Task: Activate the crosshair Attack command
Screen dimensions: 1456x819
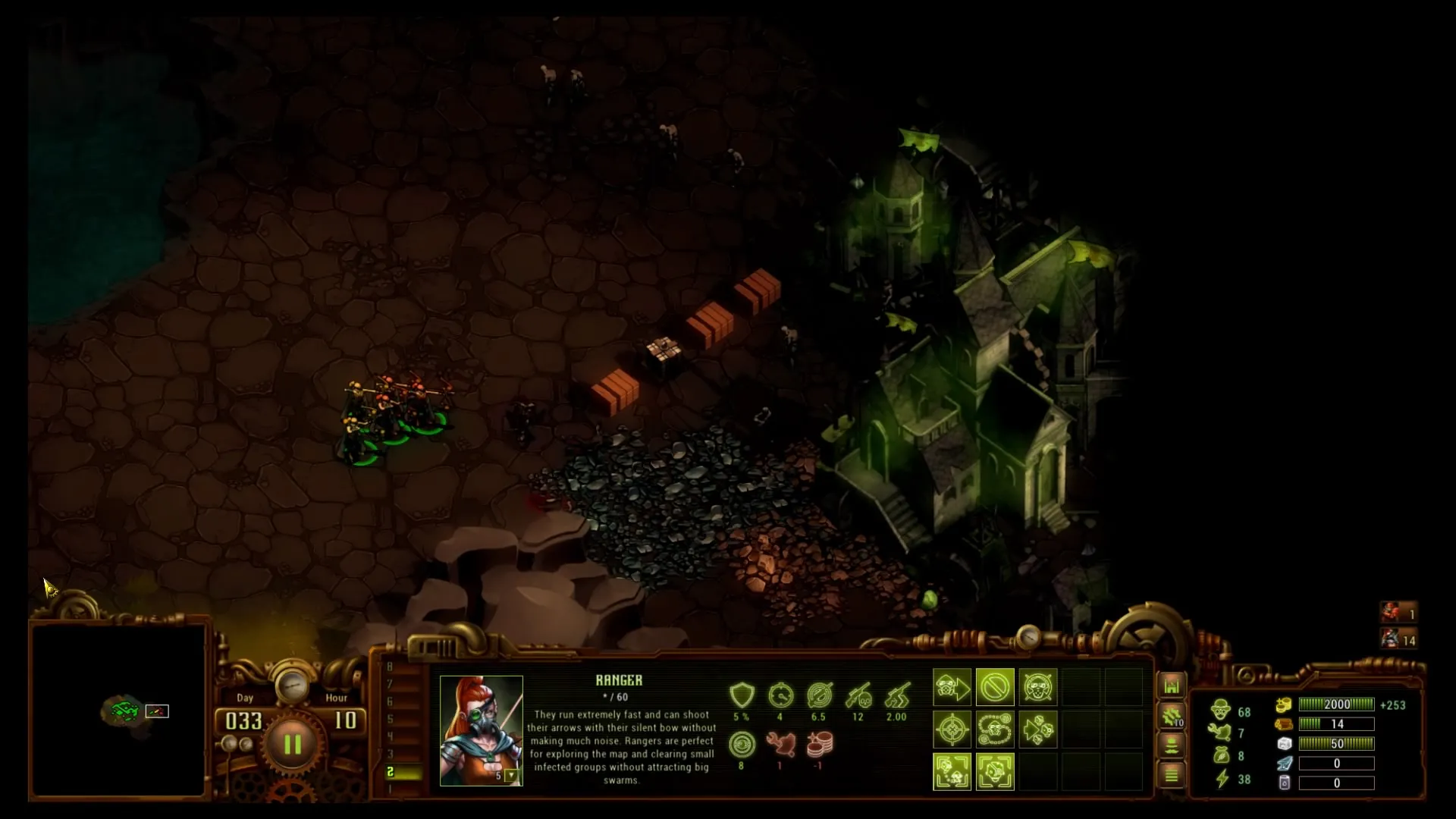Action: tap(952, 730)
